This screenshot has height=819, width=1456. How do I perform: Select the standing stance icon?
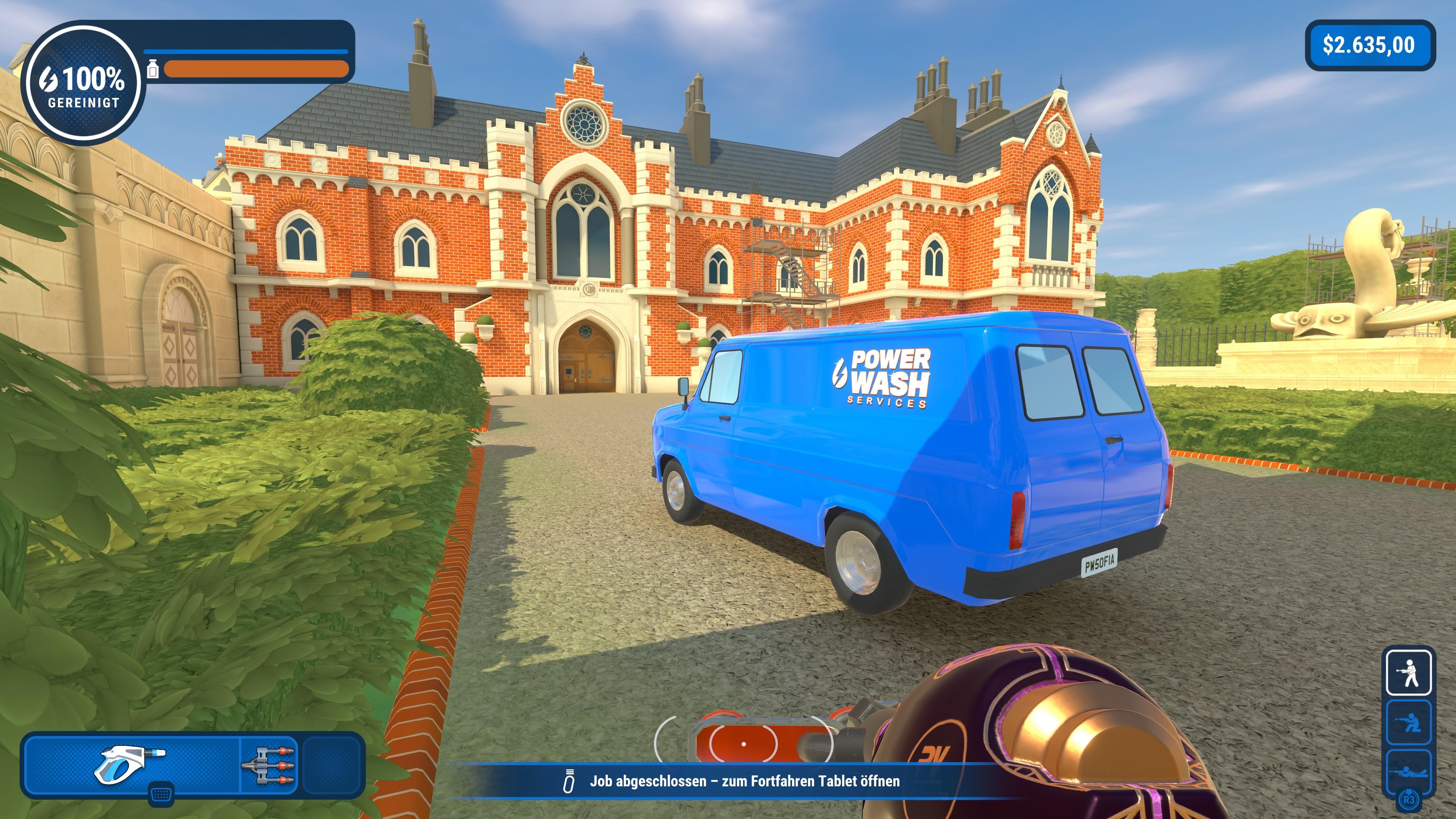click(1409, 672)
